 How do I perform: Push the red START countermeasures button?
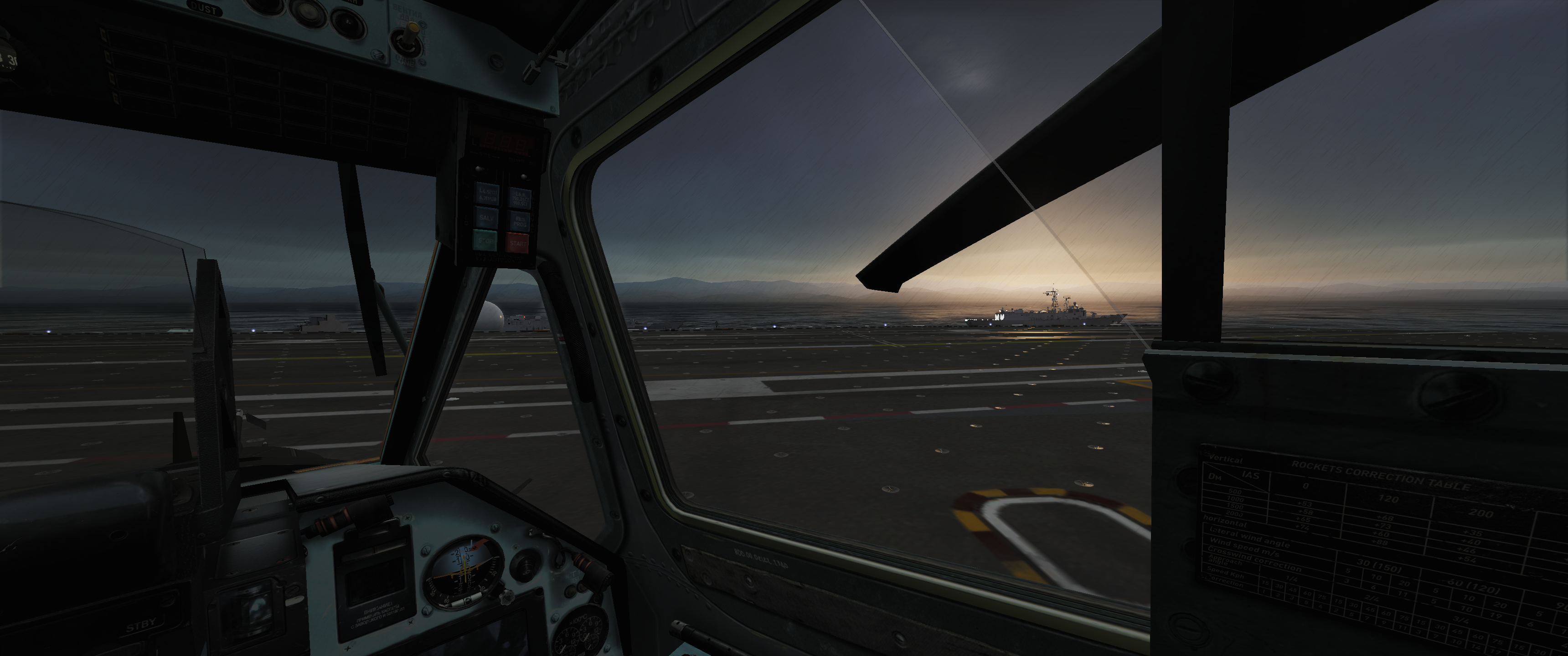pos(517,243)
